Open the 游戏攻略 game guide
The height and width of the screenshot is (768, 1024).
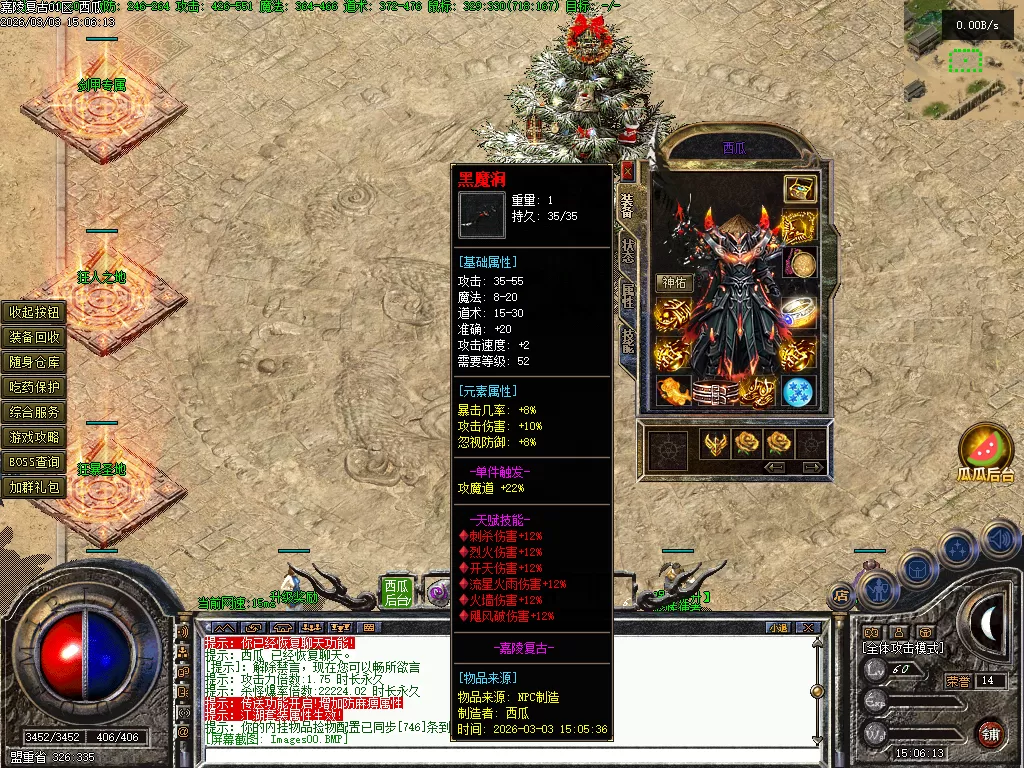tap(35, 437)
